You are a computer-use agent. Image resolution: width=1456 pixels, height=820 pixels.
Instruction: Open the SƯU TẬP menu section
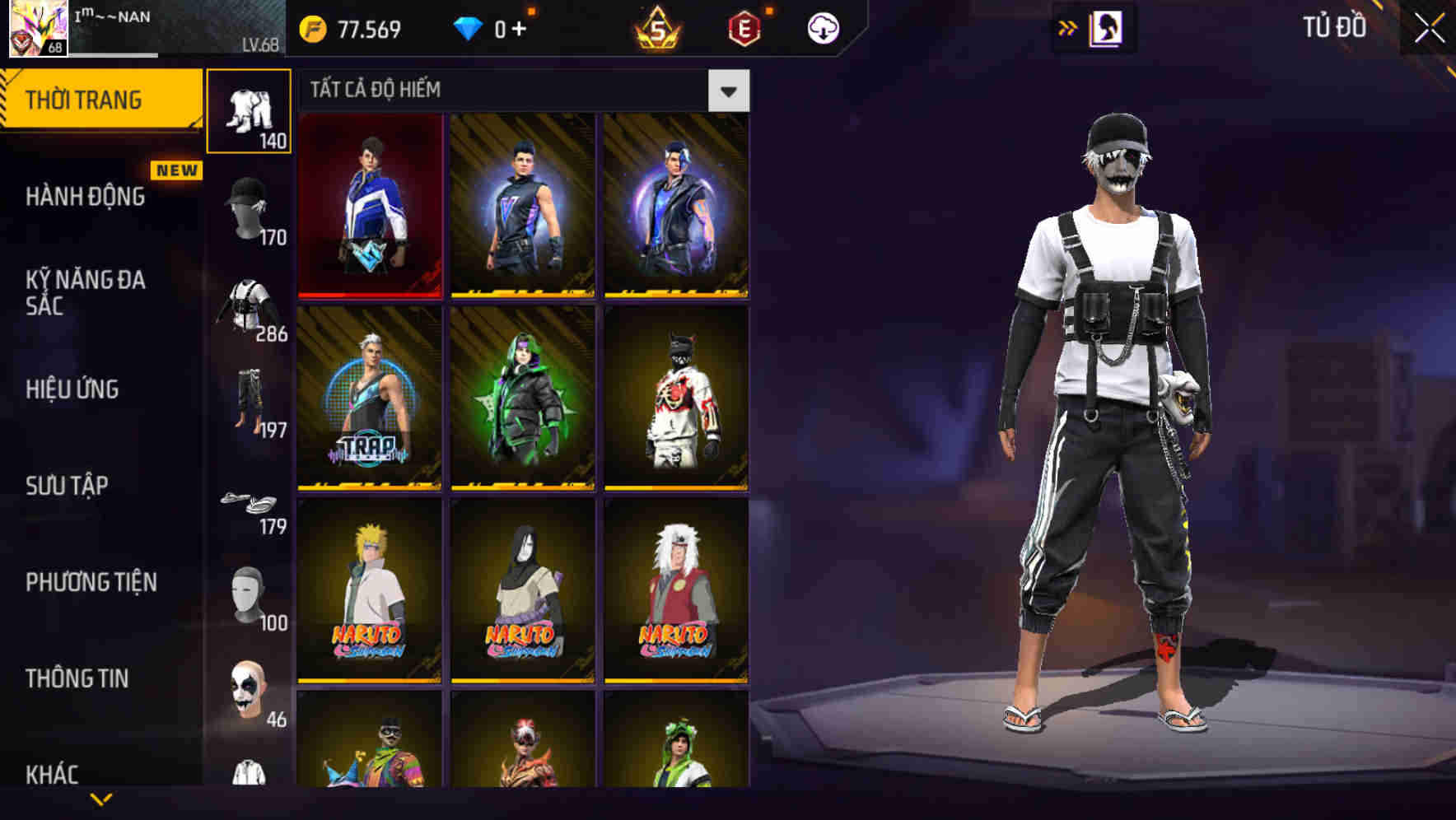(x=66, y=486)
